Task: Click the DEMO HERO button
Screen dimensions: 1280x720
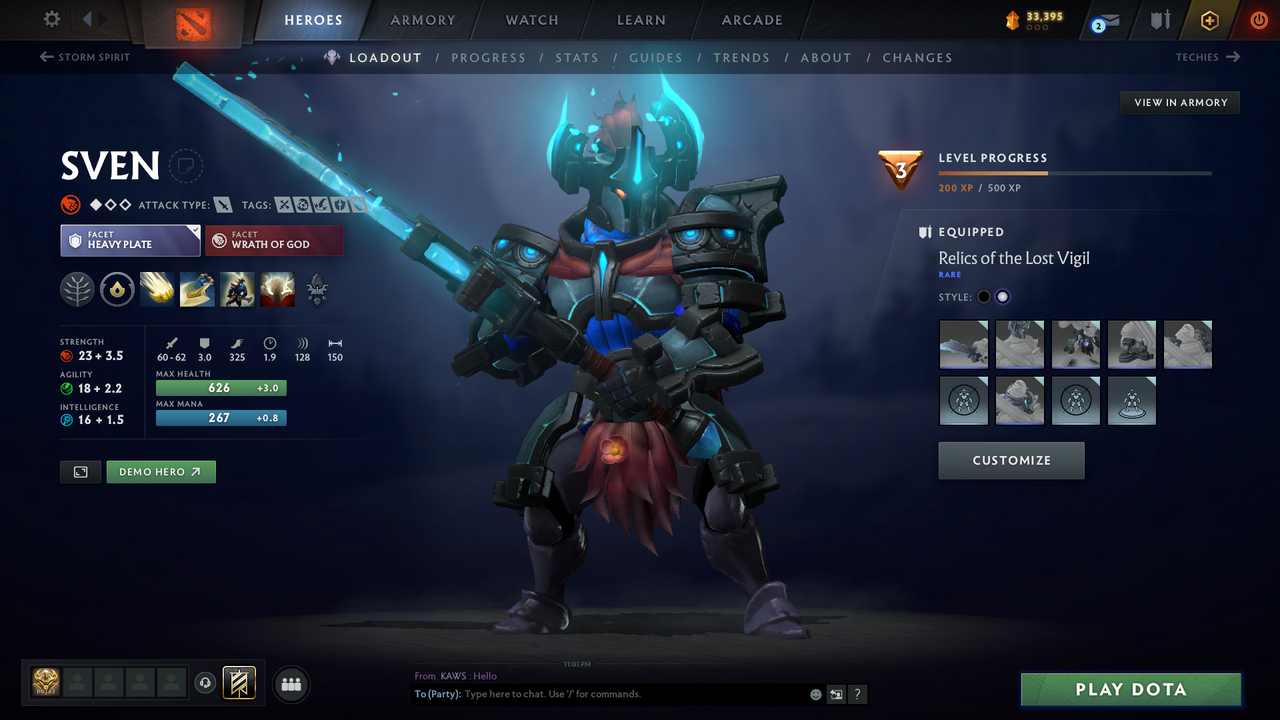Action: click(x=160, y=471)
